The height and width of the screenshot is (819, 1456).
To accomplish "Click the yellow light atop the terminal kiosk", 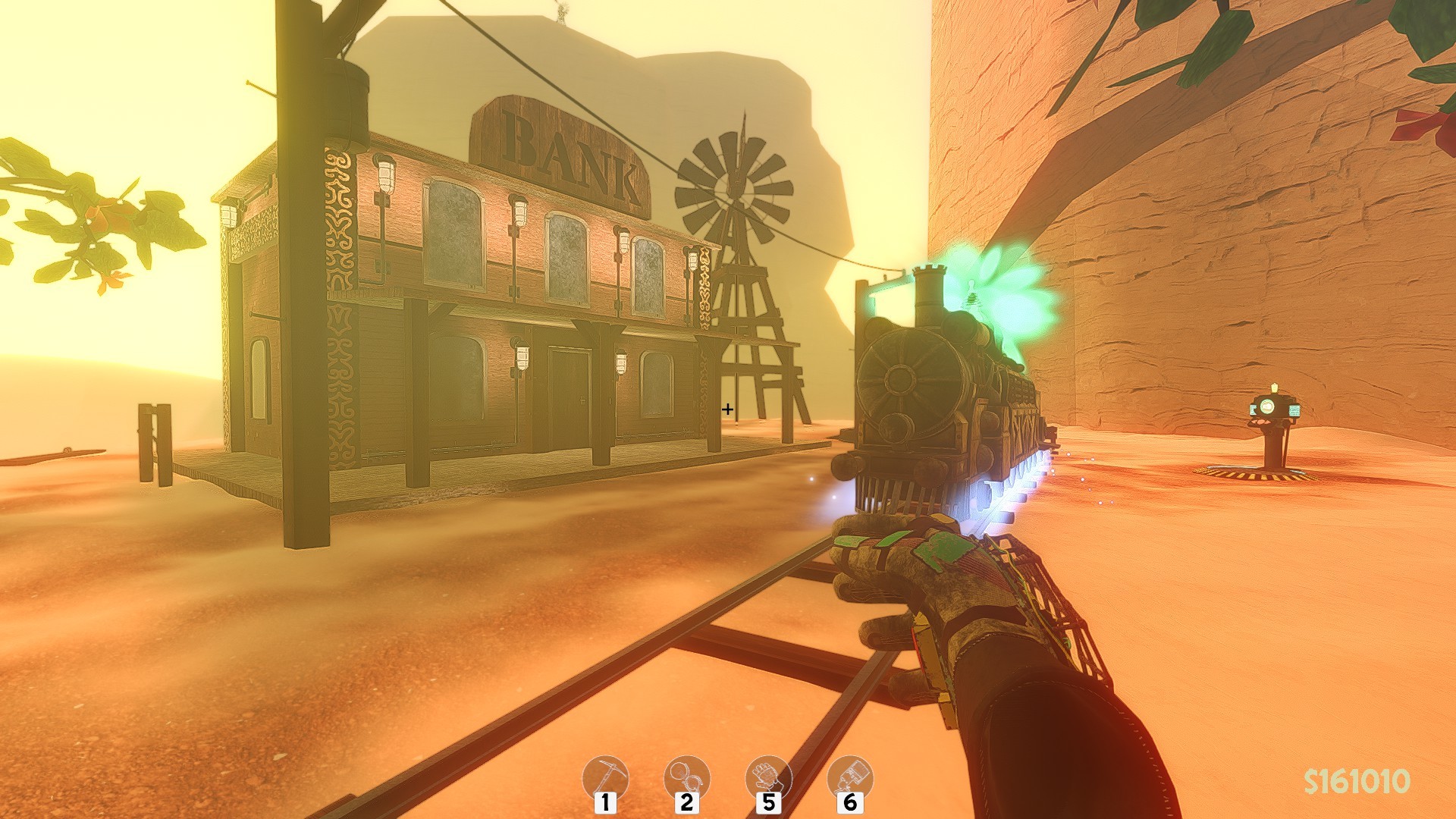I will pos(1275,388).
